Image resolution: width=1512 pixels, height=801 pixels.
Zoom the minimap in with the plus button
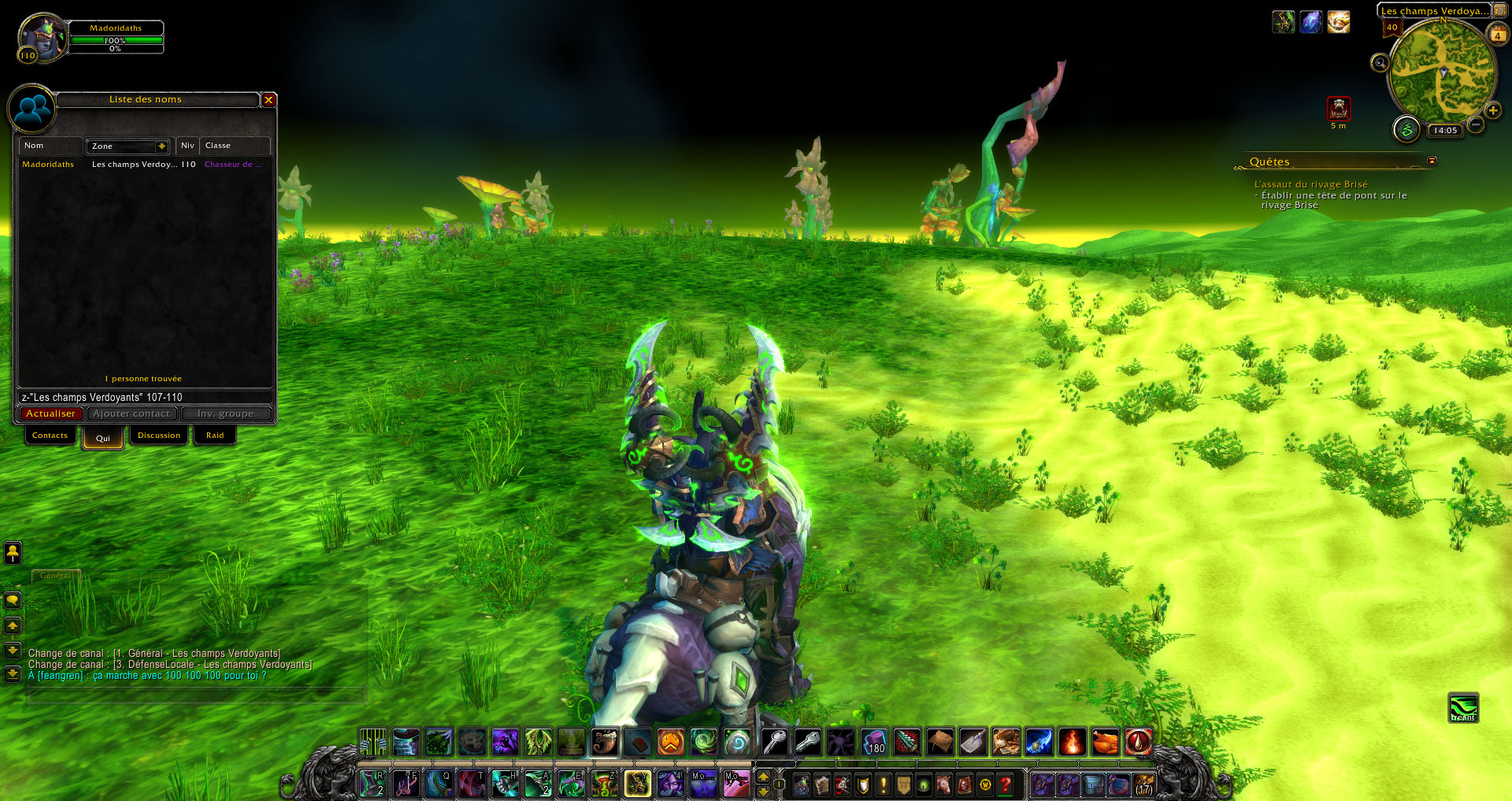tap(1493, 110)
